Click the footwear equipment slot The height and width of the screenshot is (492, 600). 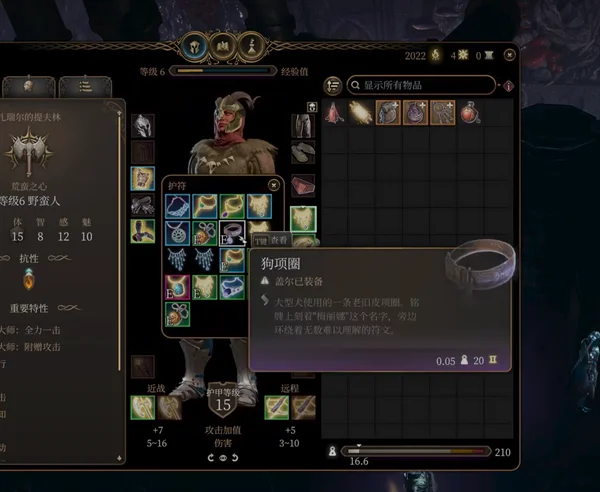(x=303, y=153)
